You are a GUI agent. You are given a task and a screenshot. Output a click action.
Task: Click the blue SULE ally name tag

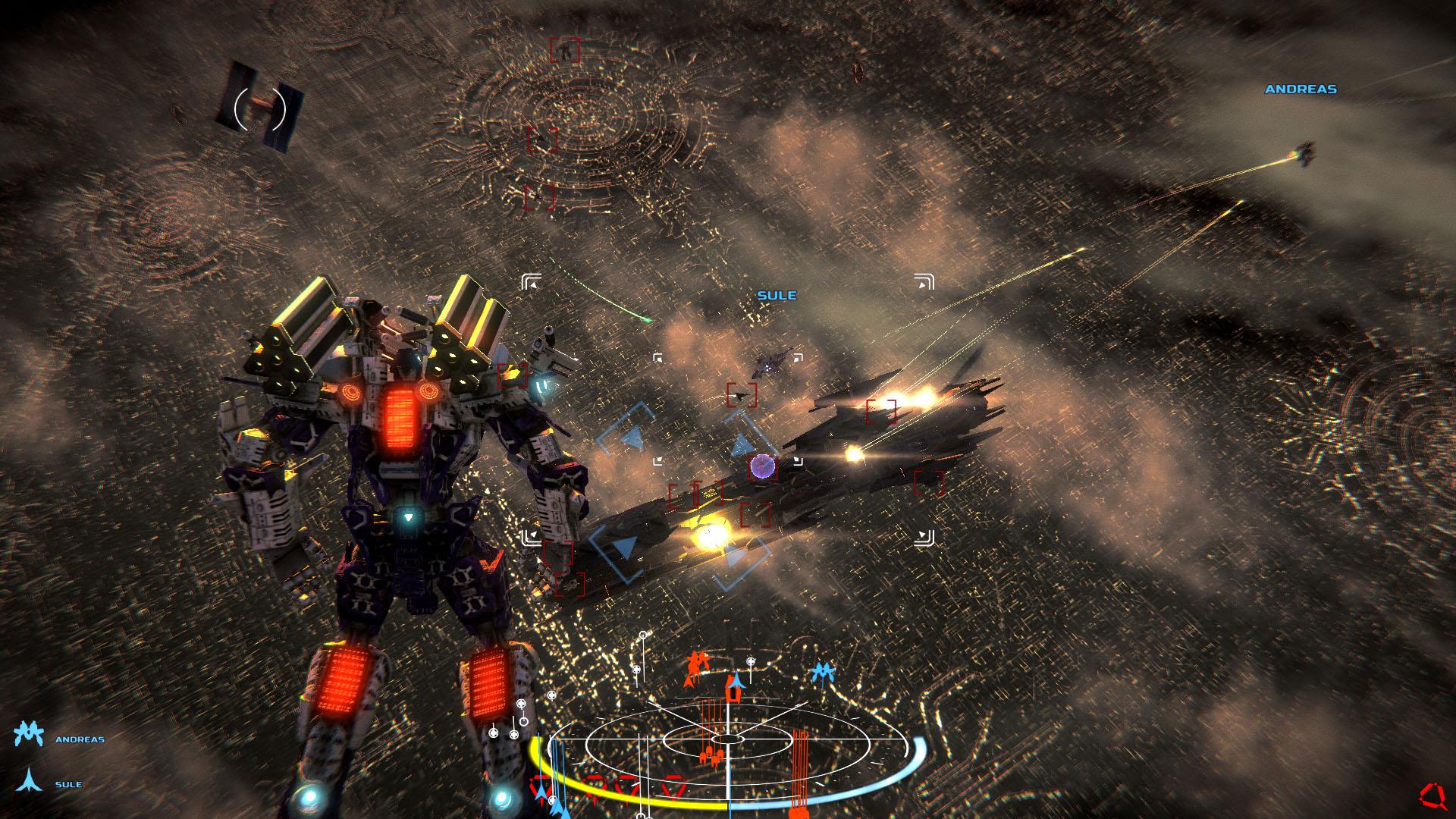click(777, 296)
